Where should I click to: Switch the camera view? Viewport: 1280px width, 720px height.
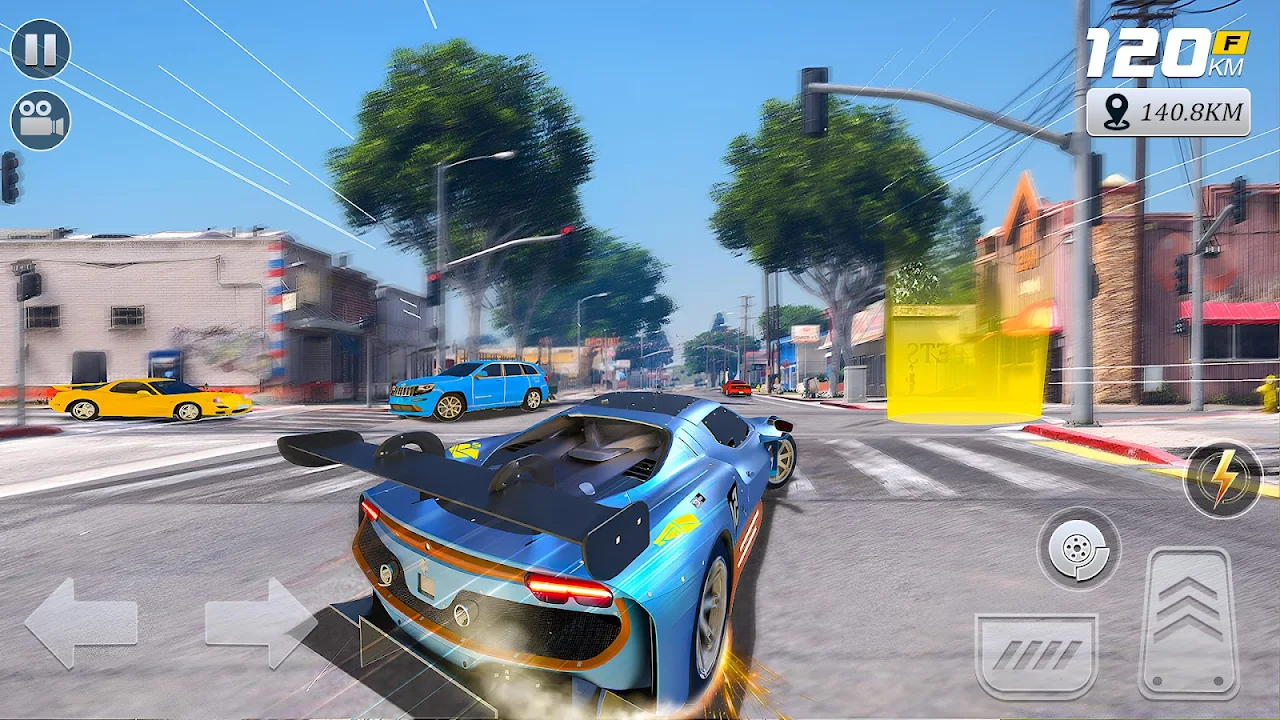click(x=40, y=121)
